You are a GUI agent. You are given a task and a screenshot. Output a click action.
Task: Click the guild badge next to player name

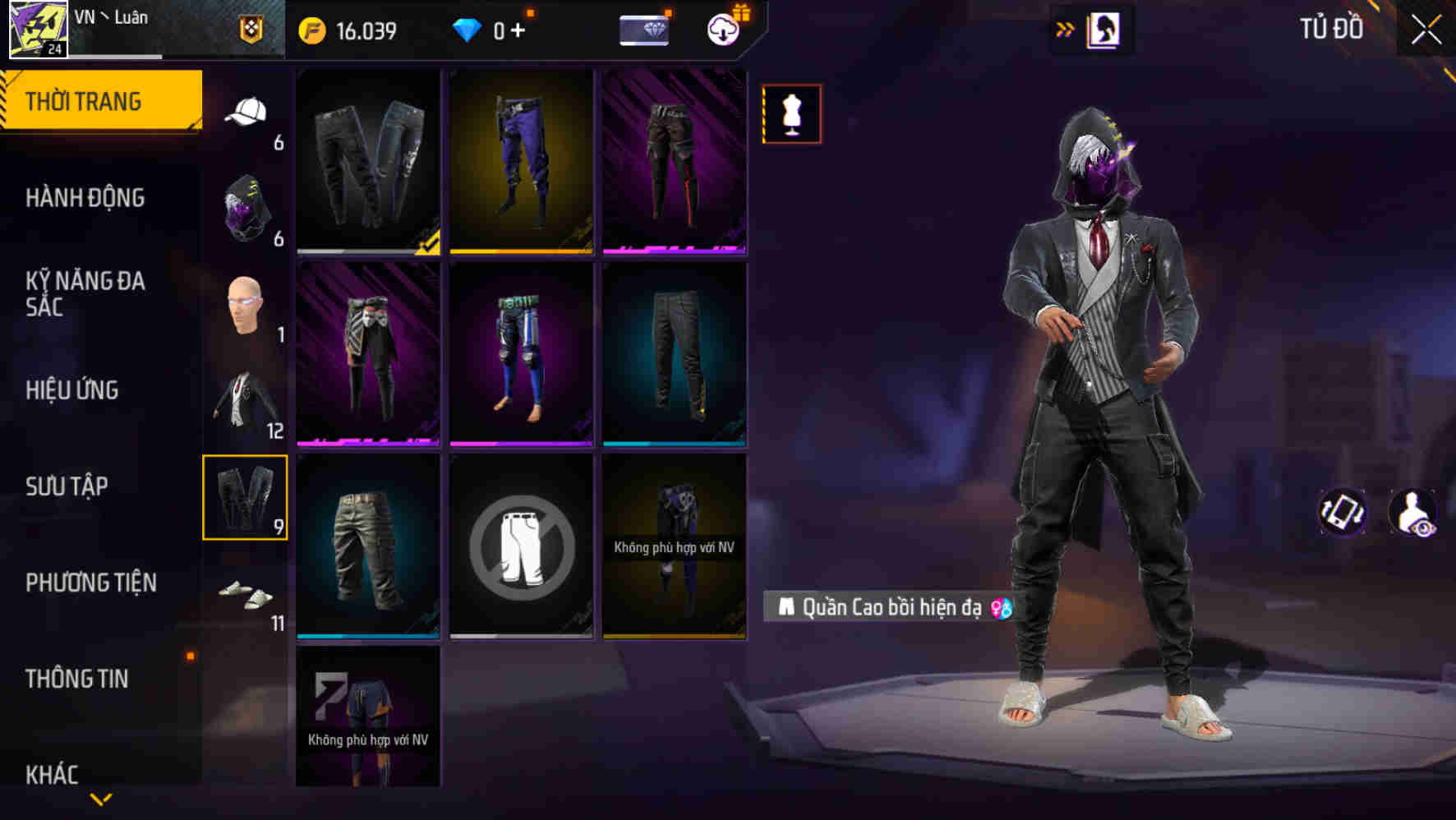coord(251,29)
